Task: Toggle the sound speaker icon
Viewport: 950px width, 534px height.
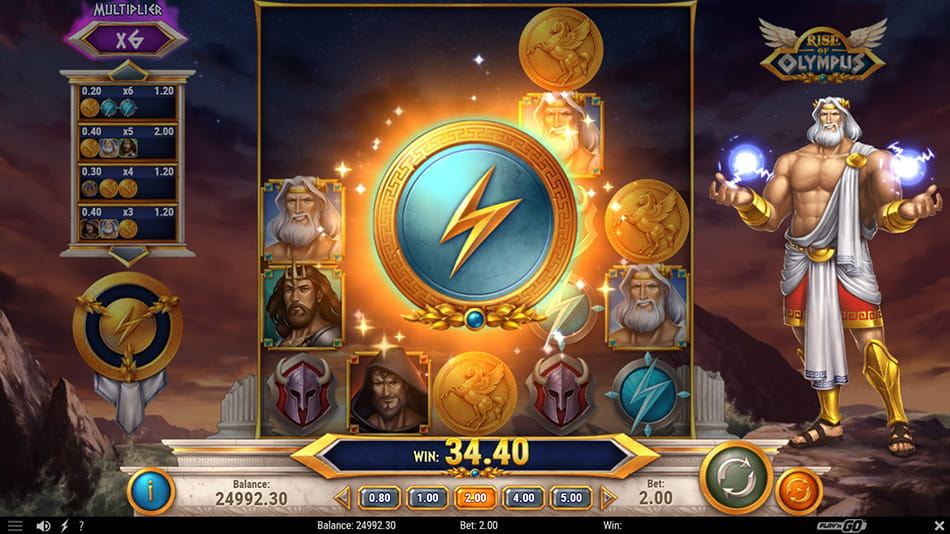Action: [43, 526]
